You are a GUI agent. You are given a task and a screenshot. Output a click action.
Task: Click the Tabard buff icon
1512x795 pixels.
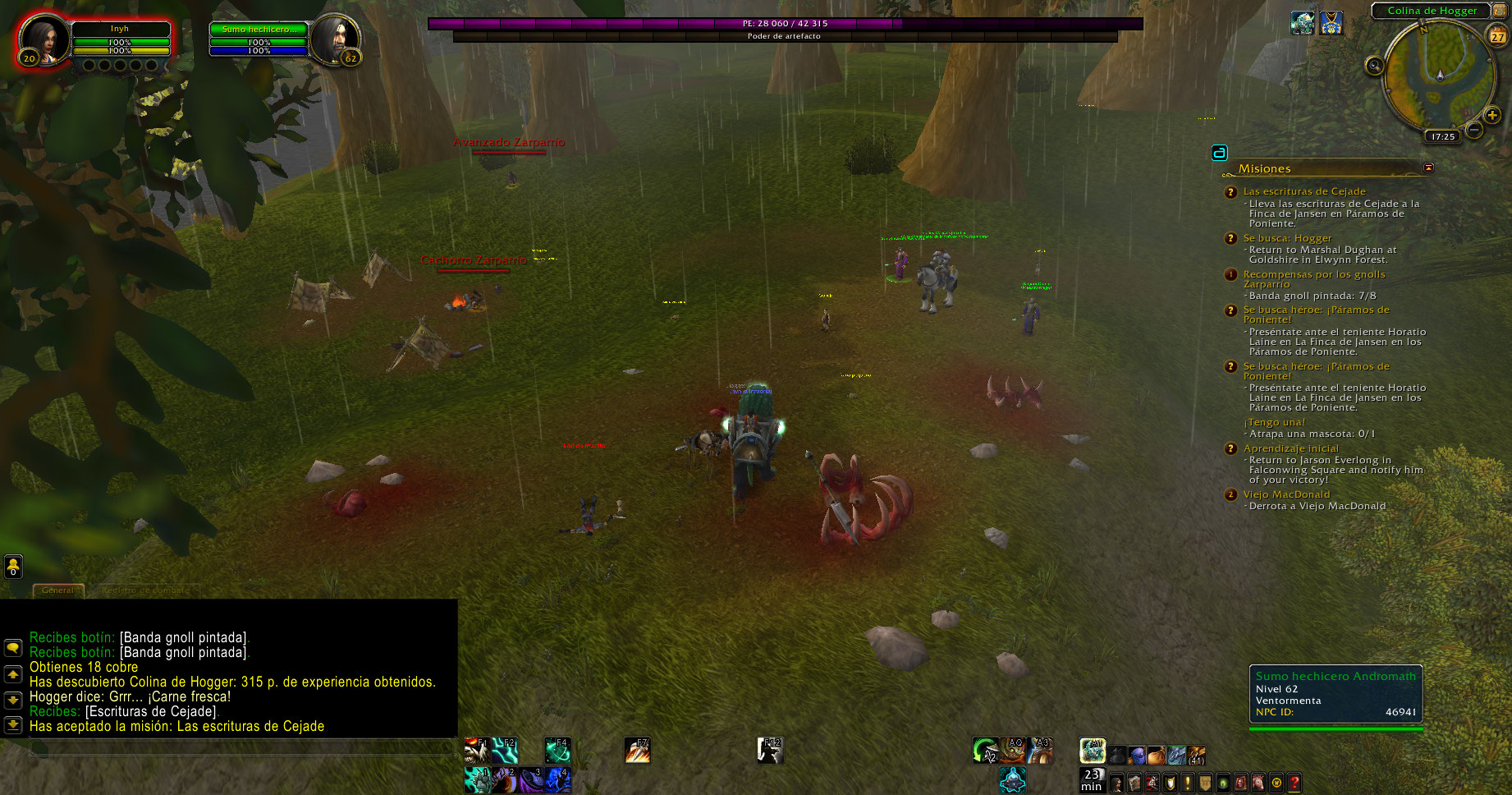[1331, 23]
